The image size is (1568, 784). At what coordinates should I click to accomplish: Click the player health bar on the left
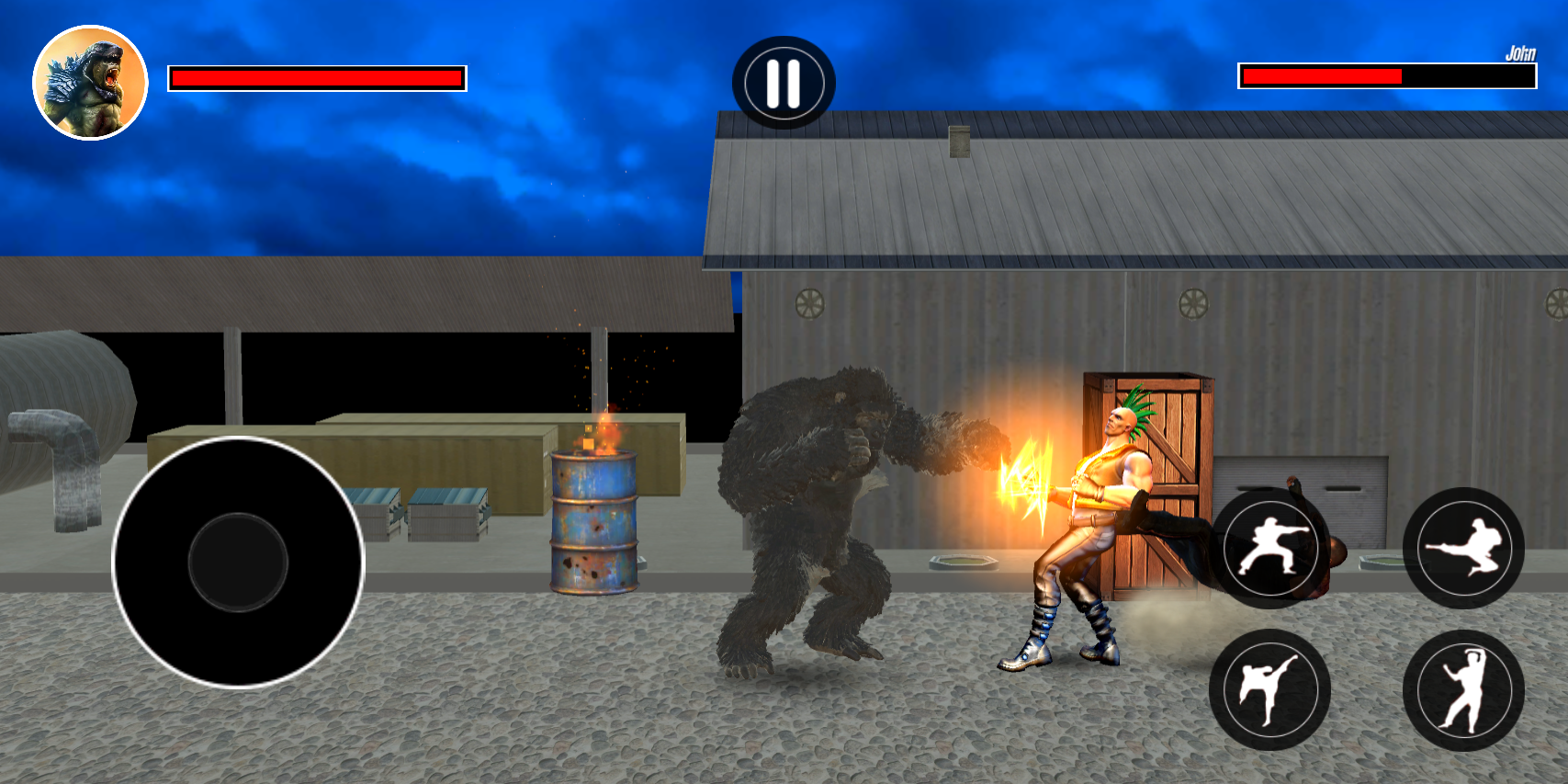point(317,78)
